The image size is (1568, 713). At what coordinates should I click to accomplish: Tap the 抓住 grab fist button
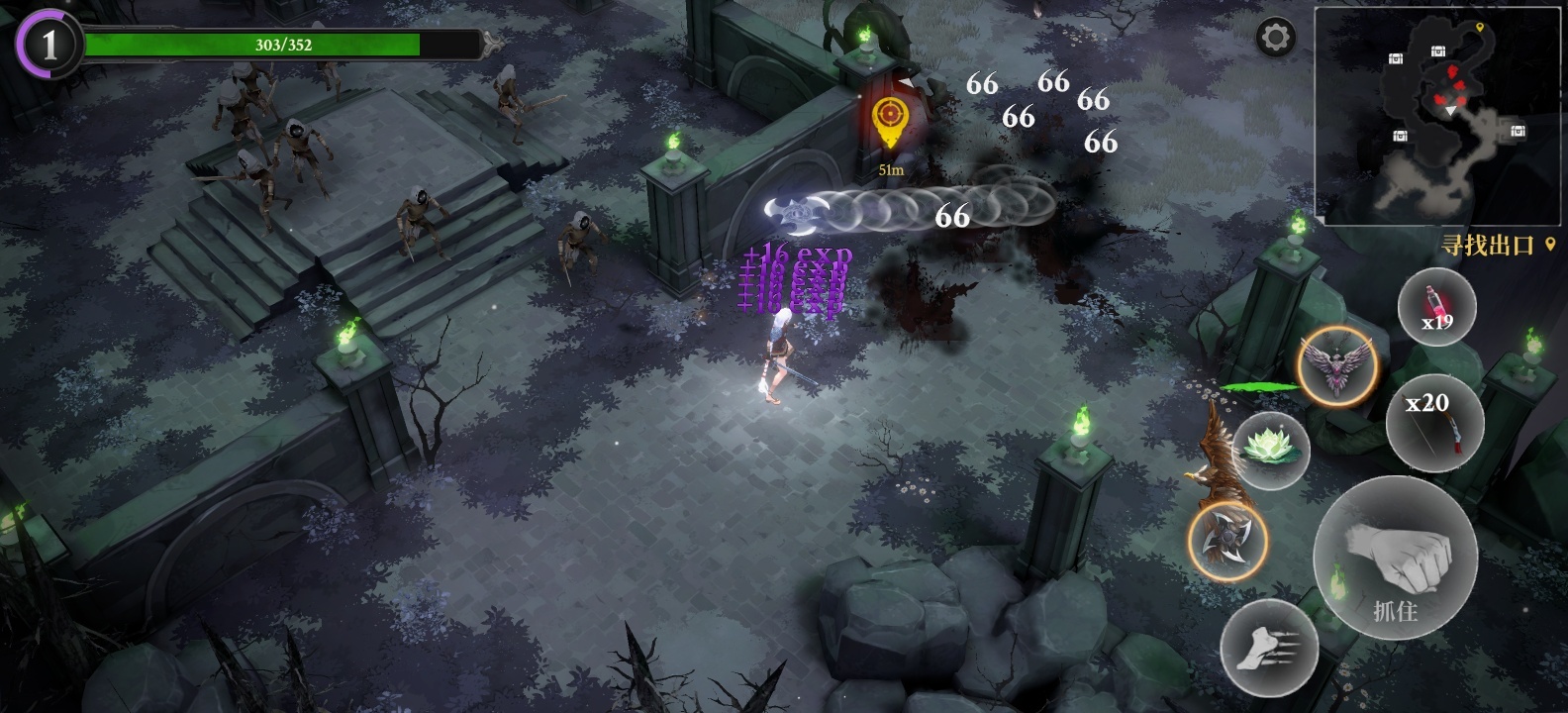[x=1396, y=557]
